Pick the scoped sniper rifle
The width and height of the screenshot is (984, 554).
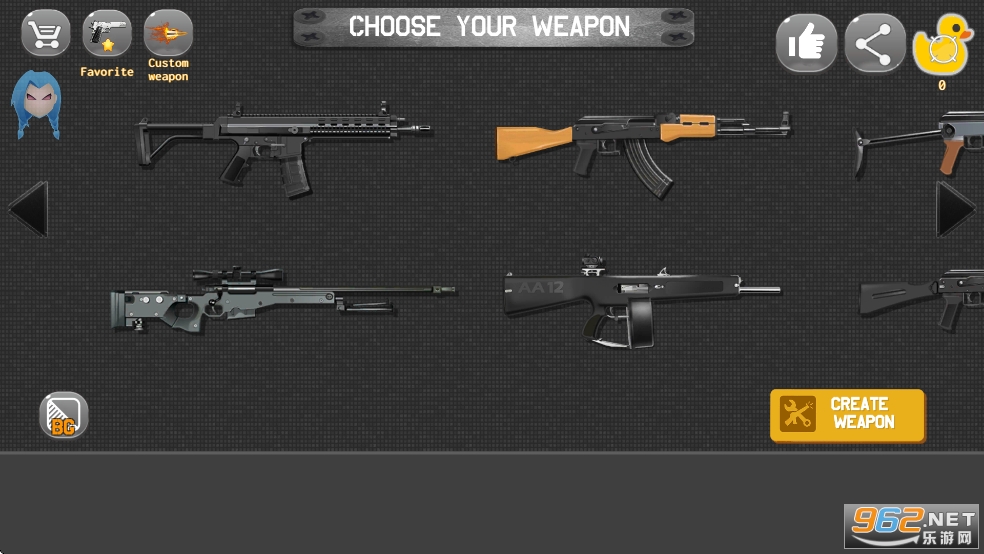[282, 299]
